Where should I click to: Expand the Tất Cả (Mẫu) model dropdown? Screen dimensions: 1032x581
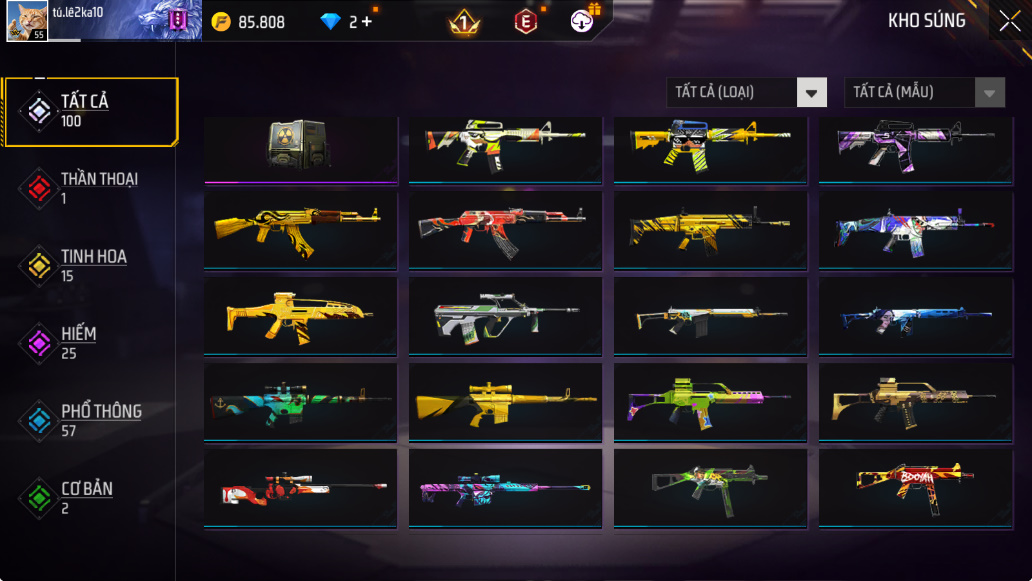[924, 92]
